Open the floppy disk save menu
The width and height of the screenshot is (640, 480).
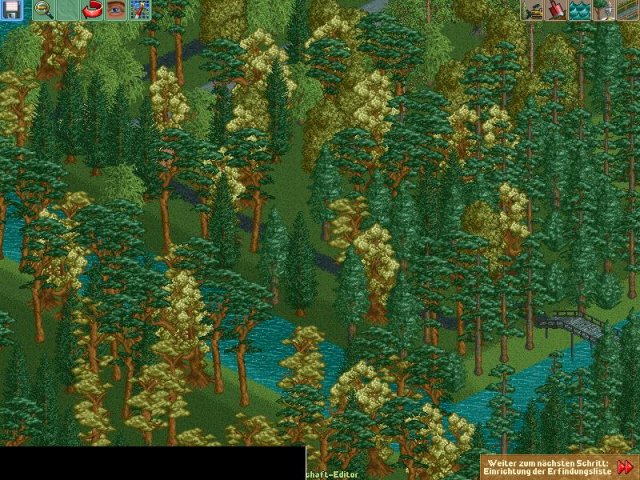[11, 11]
